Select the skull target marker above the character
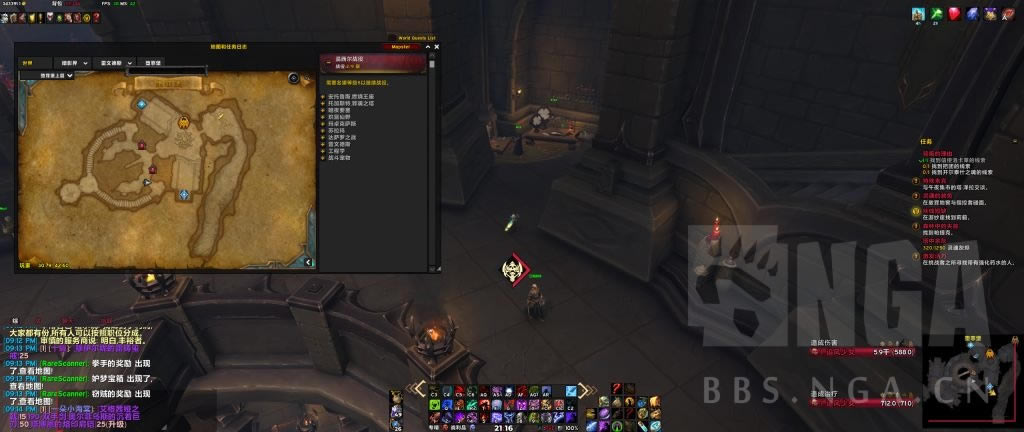The image size is (1024, 432). (x=515, y=268)
